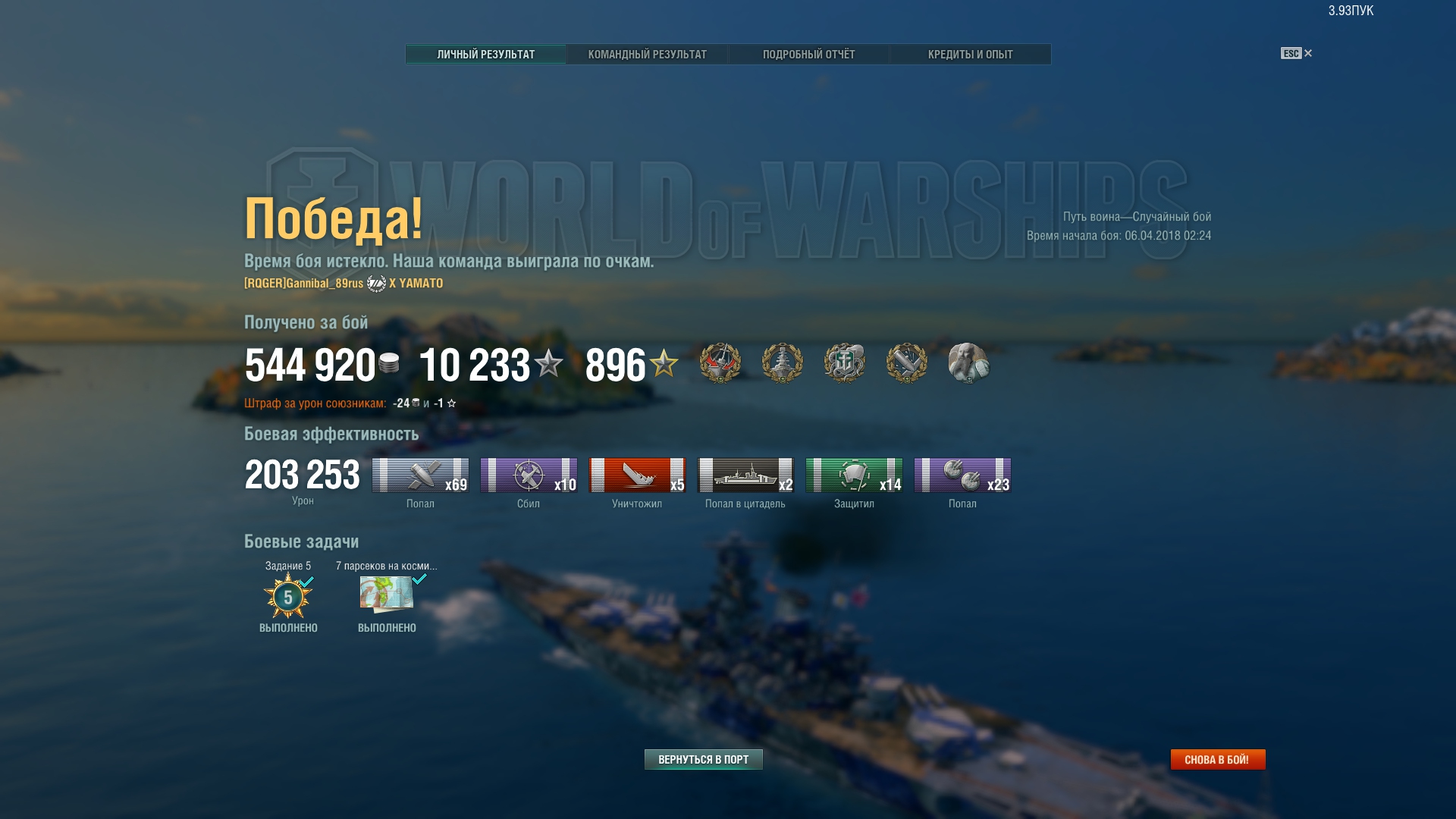The image size is (1456, 819).
Task: Click the green Защитил x14 ribbon
Action: click(854, 475)
